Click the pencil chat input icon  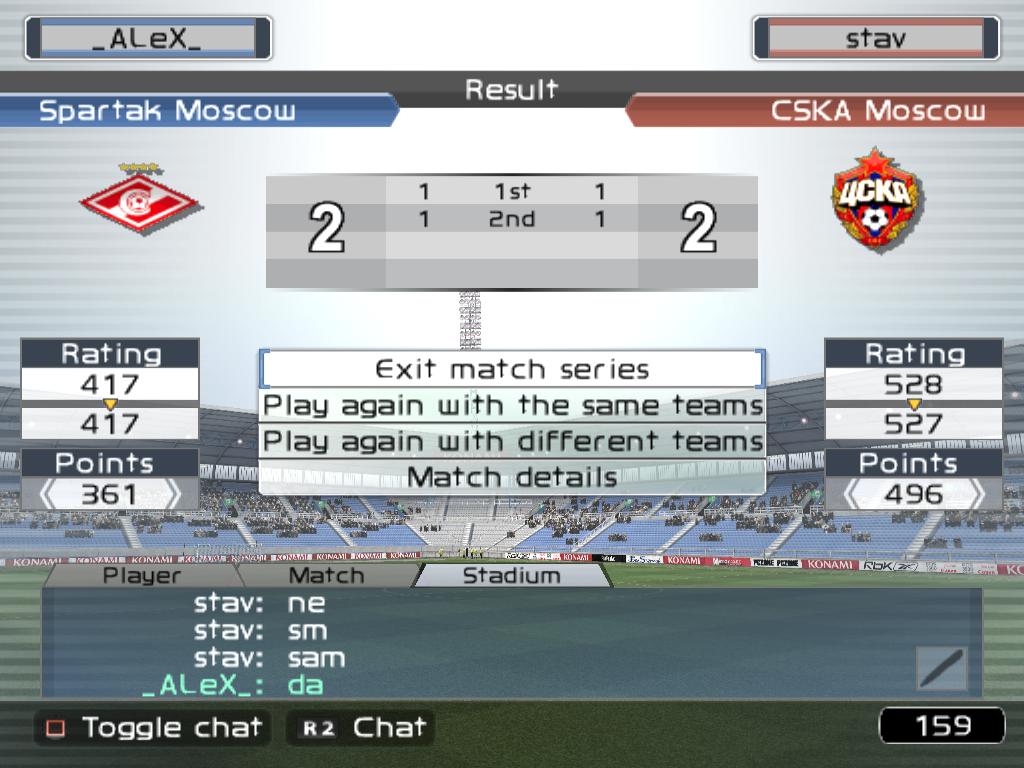941,668
